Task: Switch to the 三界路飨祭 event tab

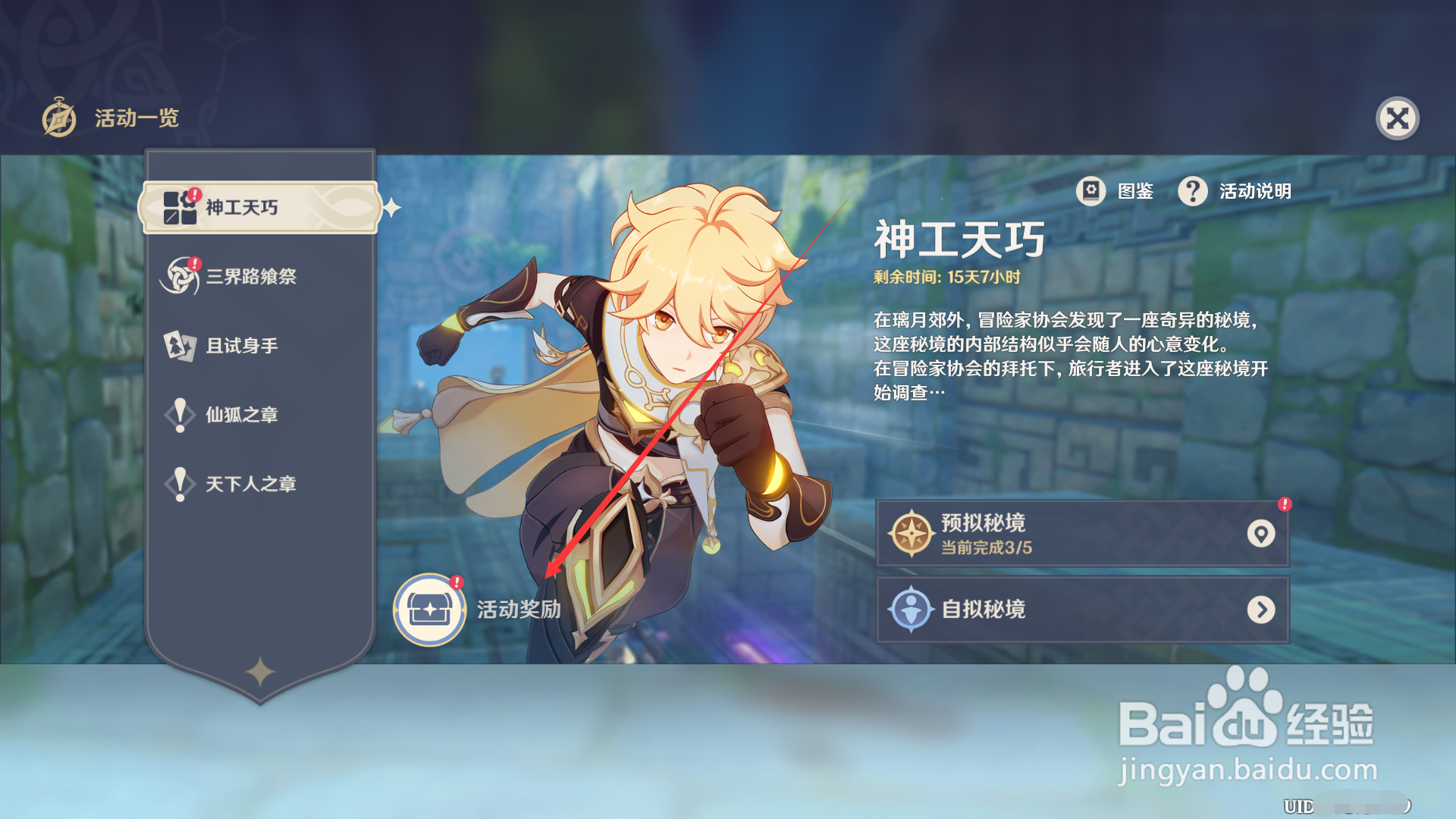Action: (x=250, y=276)
